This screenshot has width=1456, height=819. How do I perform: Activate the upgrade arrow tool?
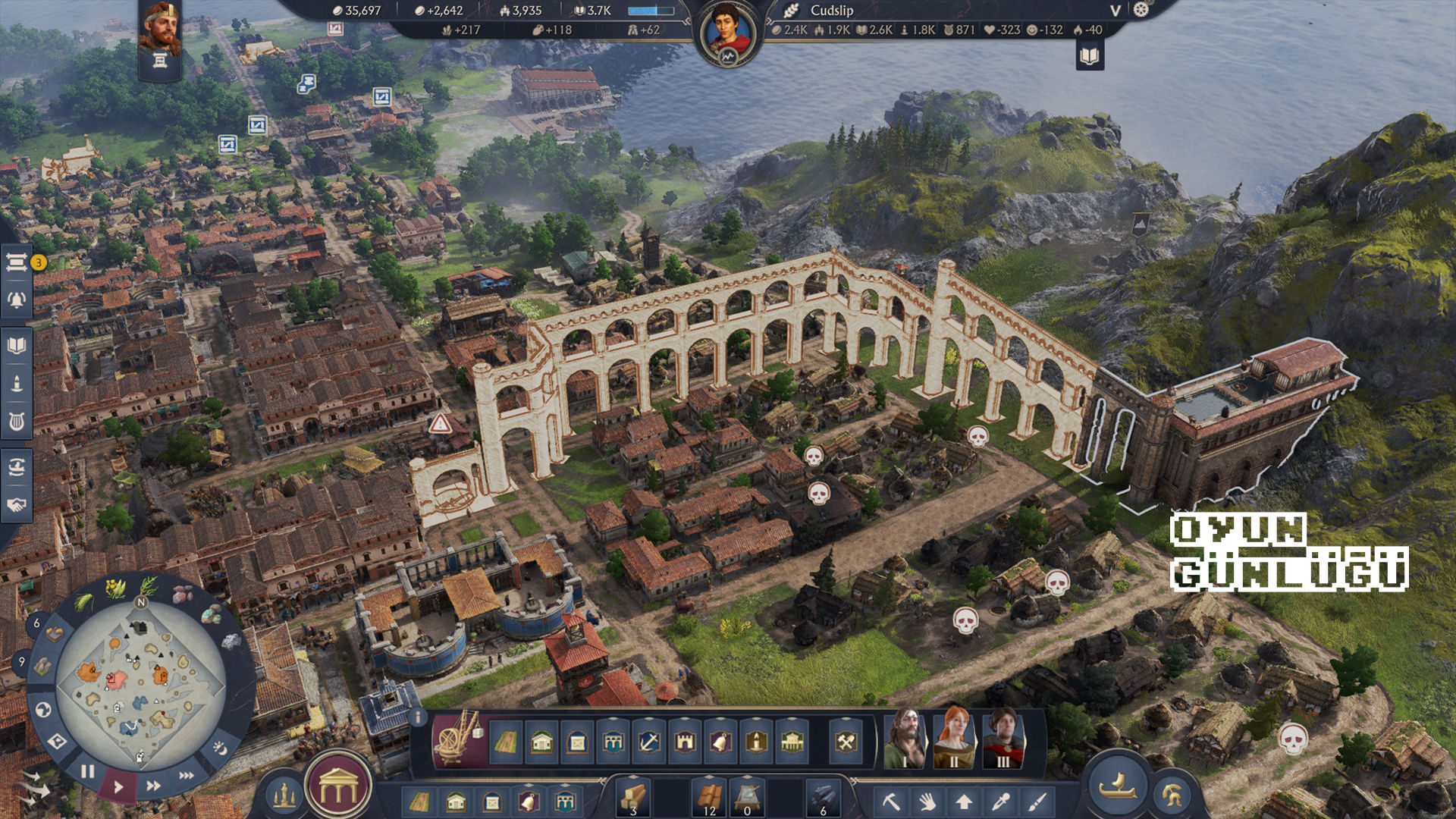(964, 801)
